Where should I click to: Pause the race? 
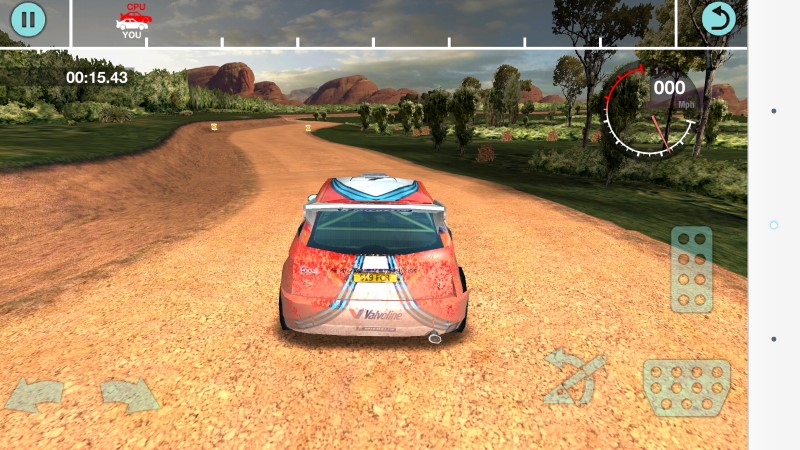pyautogui.click(x=28, y=19)
